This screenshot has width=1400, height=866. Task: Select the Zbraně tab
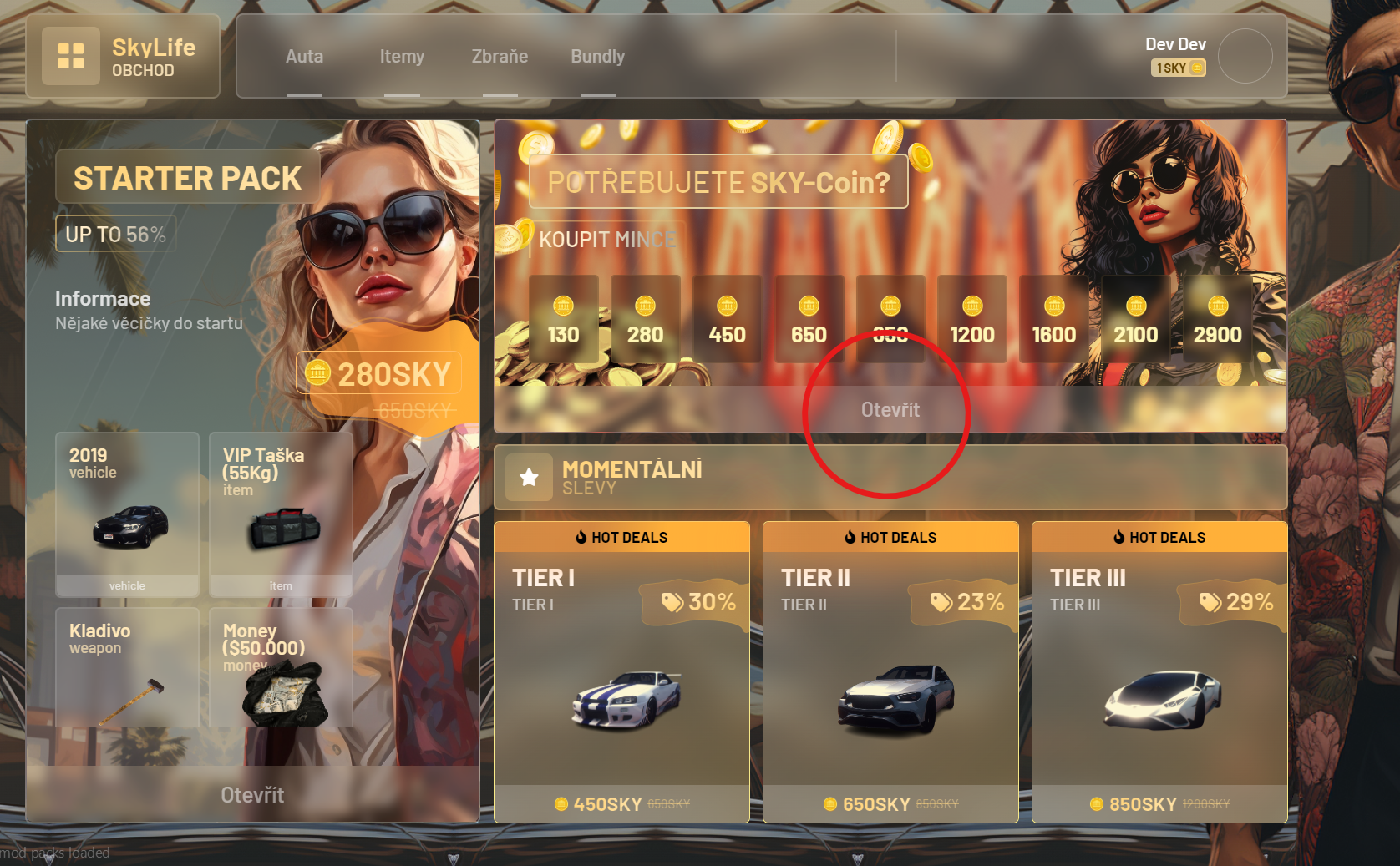click(500, 57)
